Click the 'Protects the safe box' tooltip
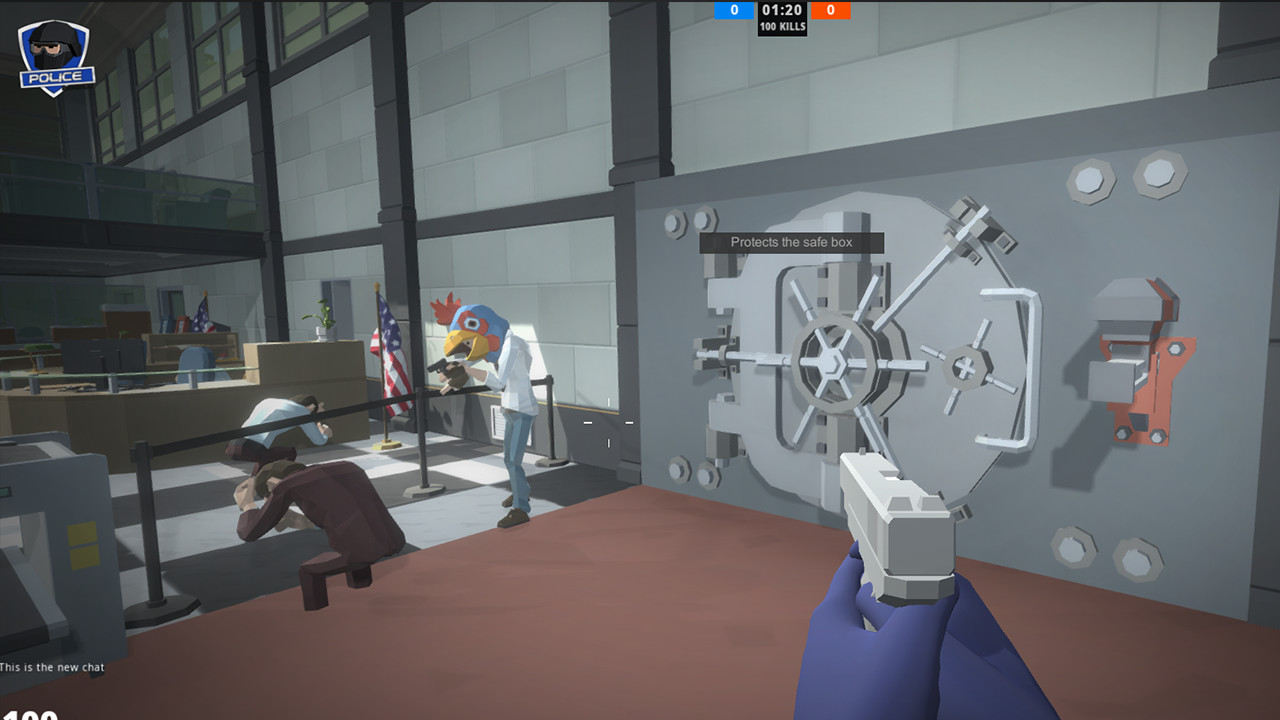This screenshot has width=1280, height=720. pyautogui.click(x=793, y=241)
